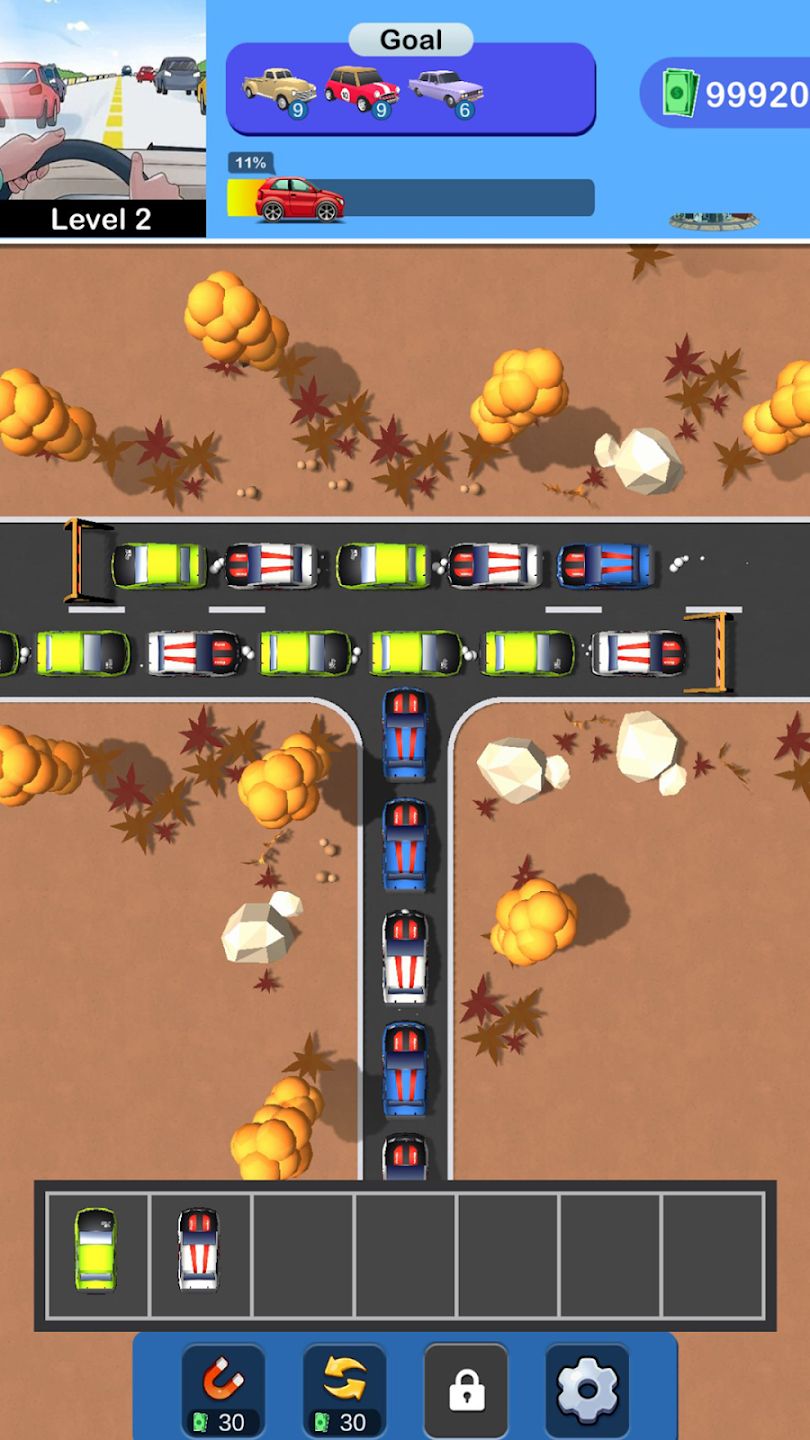Viewport: 810px width, 1440px height.
Task: Select the white striped car in the parking slots
Action: pos(198,1249)
